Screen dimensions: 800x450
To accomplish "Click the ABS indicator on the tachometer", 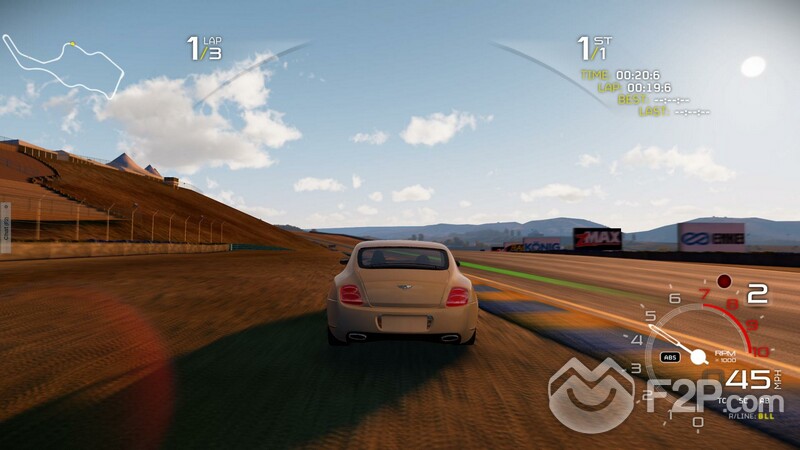I will point(670,357).
